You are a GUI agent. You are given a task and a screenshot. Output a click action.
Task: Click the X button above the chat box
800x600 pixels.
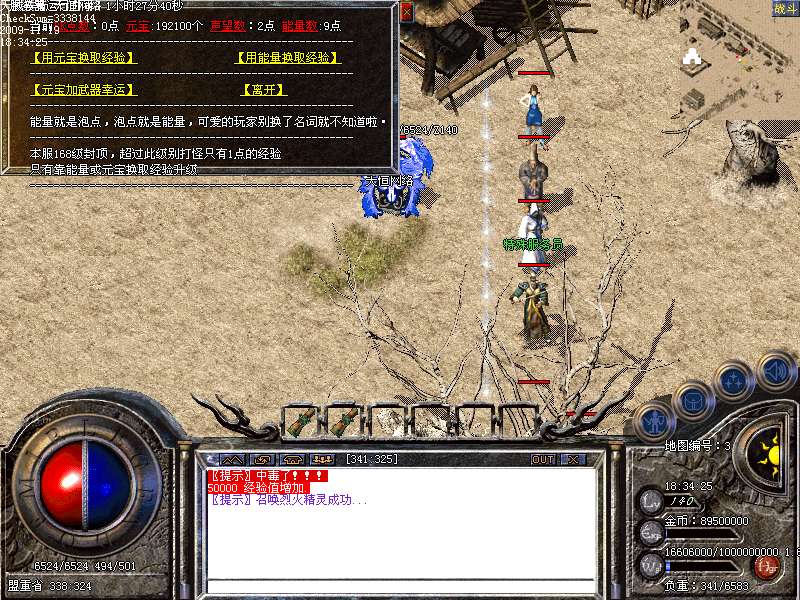click(x=572, y=459)
